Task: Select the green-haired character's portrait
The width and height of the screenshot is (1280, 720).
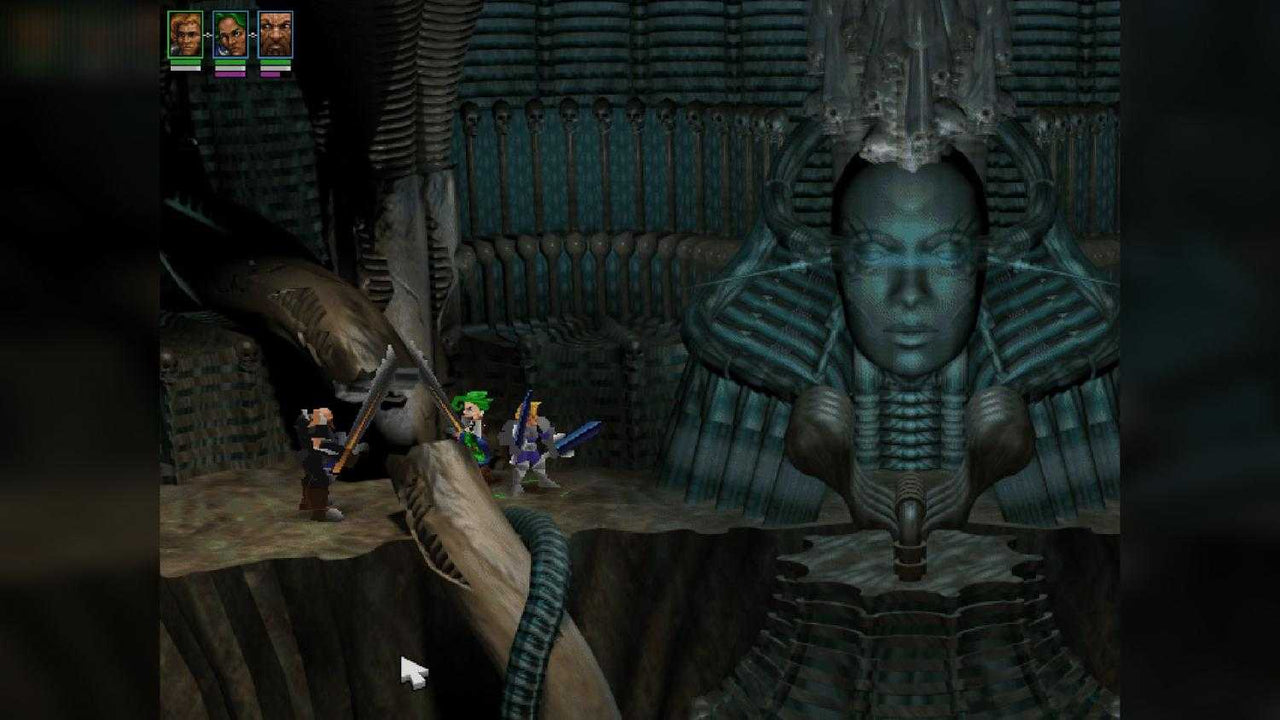Action: (x=229, y=34)
